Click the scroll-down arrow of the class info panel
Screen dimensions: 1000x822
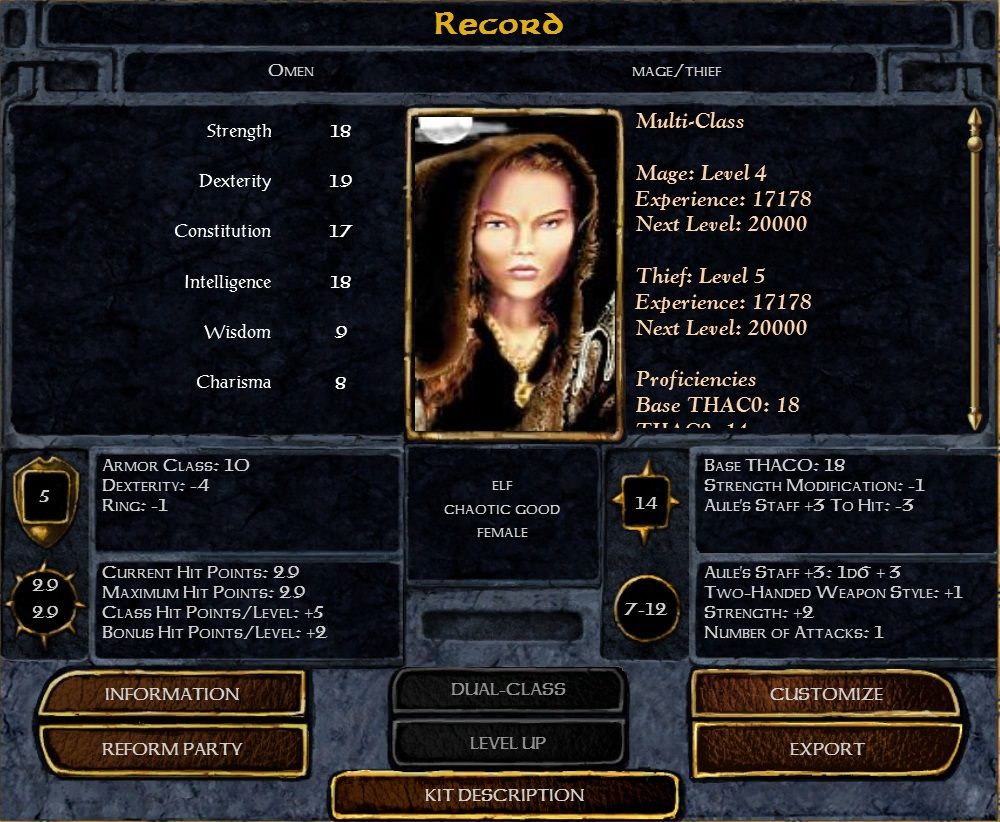[975, 420]
